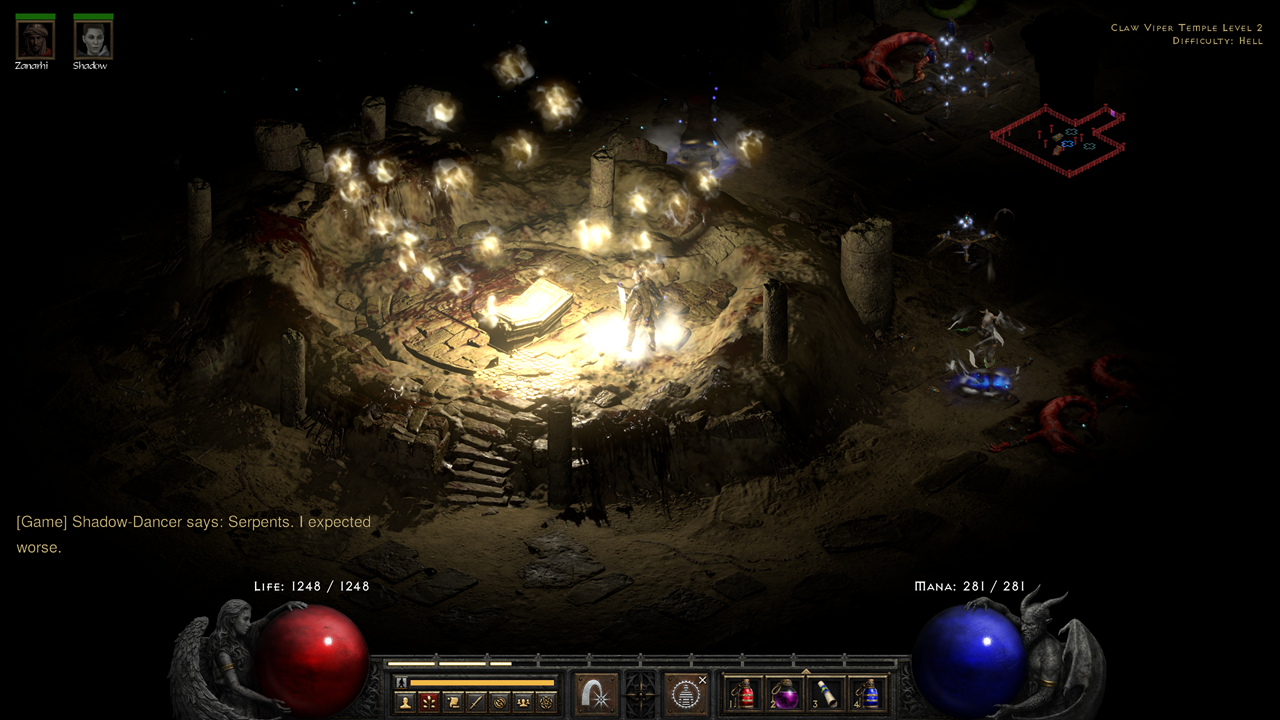Open the red skill tree button

tap(428, 702)
